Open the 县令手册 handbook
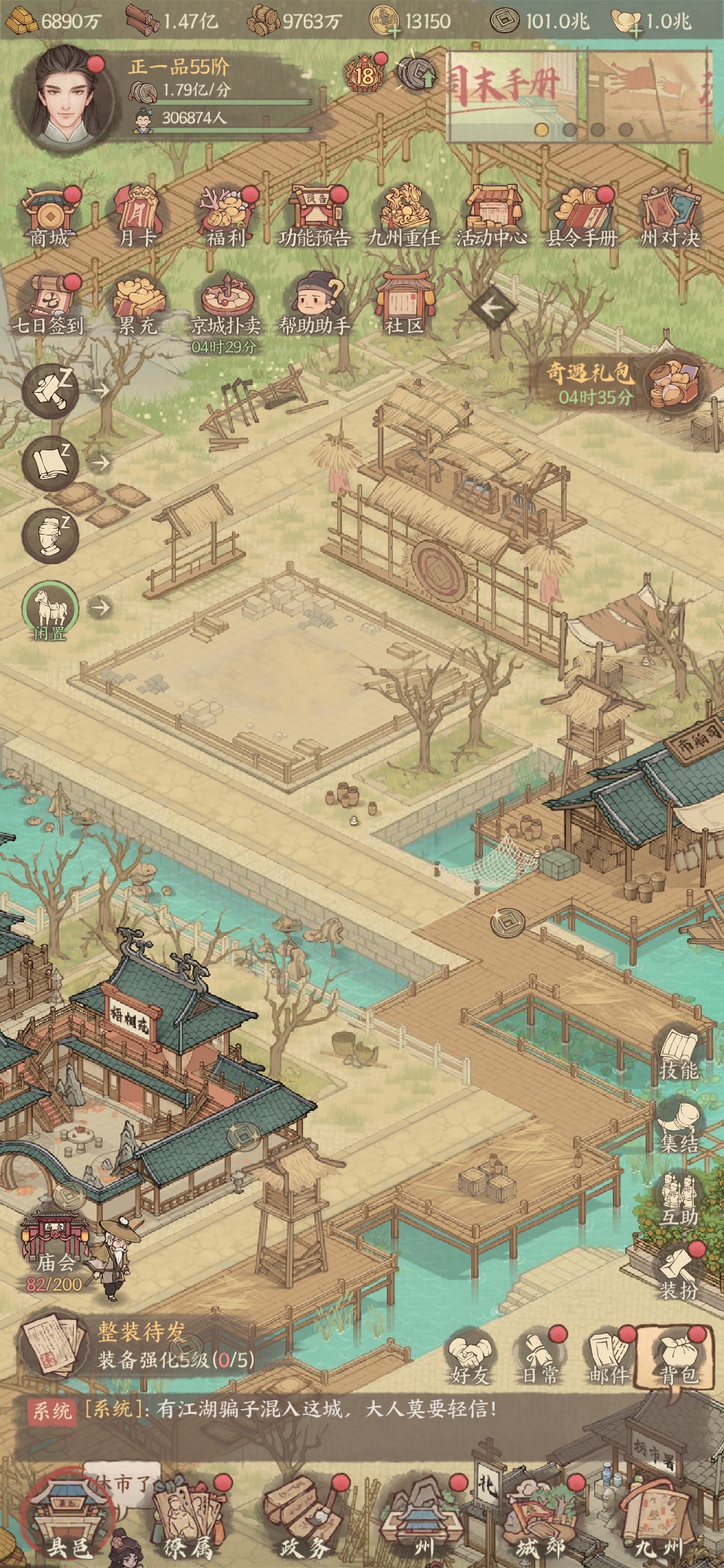724x1568 pixels. (x=581, y=216)
